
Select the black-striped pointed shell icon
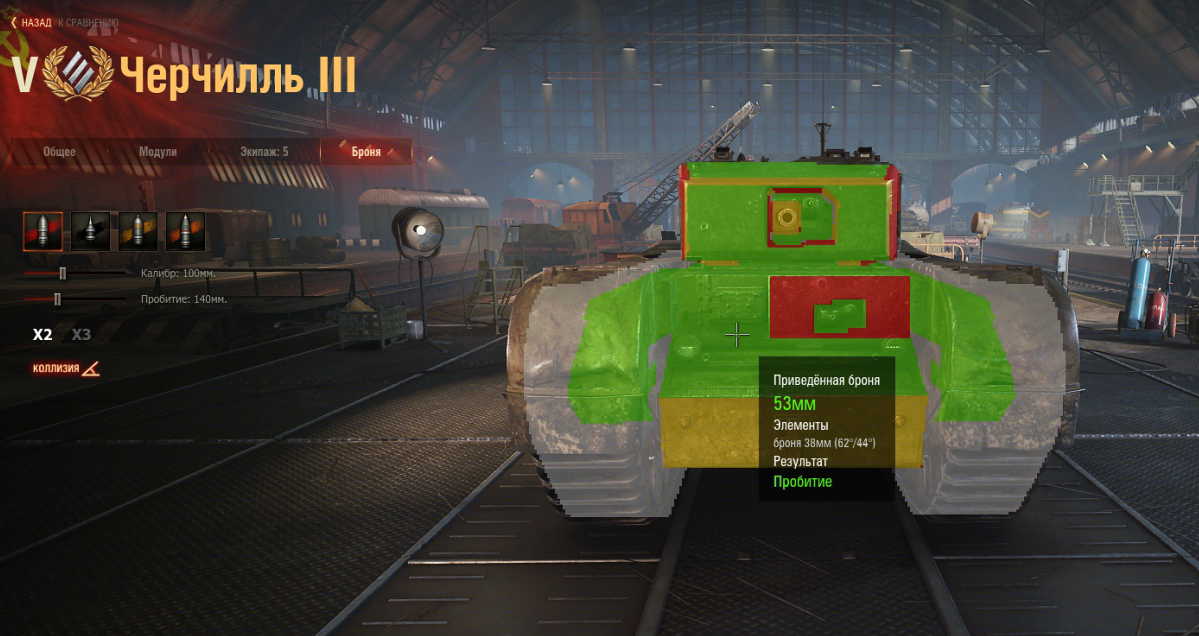91,231
